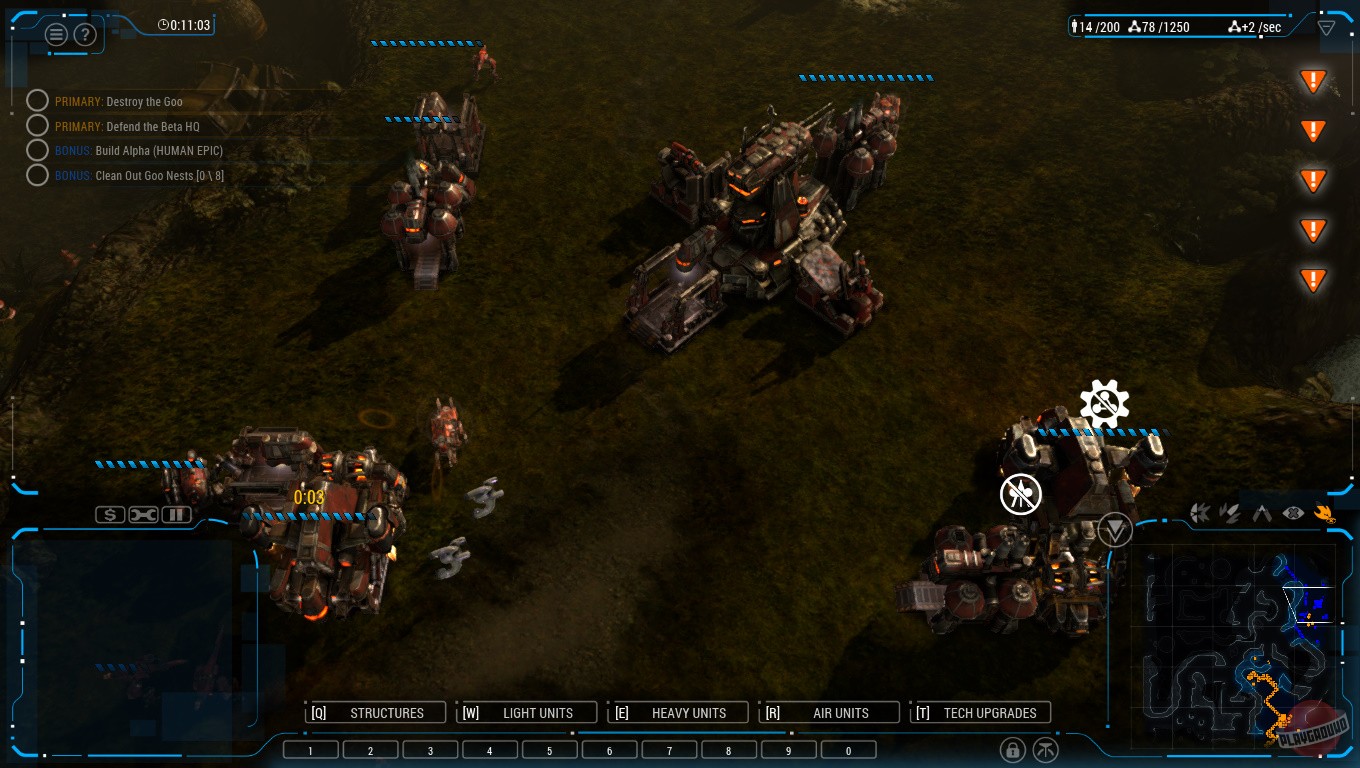The width and height of the screenshot is (1360, 768).
Task: Select control group button 1
Action: coord(310,749)
